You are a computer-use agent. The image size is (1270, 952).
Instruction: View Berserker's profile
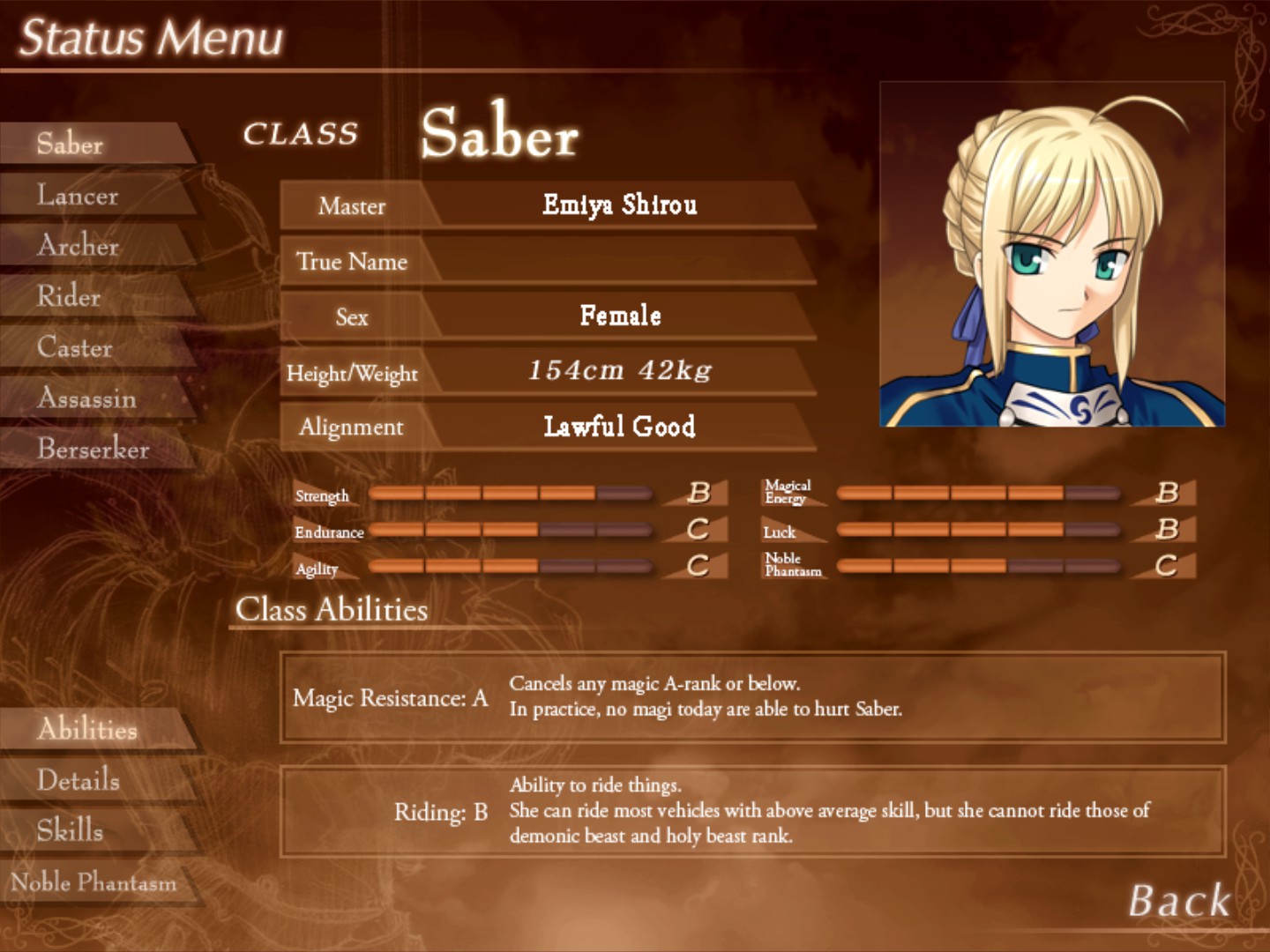pyautogui.click(x=91, y=450)
